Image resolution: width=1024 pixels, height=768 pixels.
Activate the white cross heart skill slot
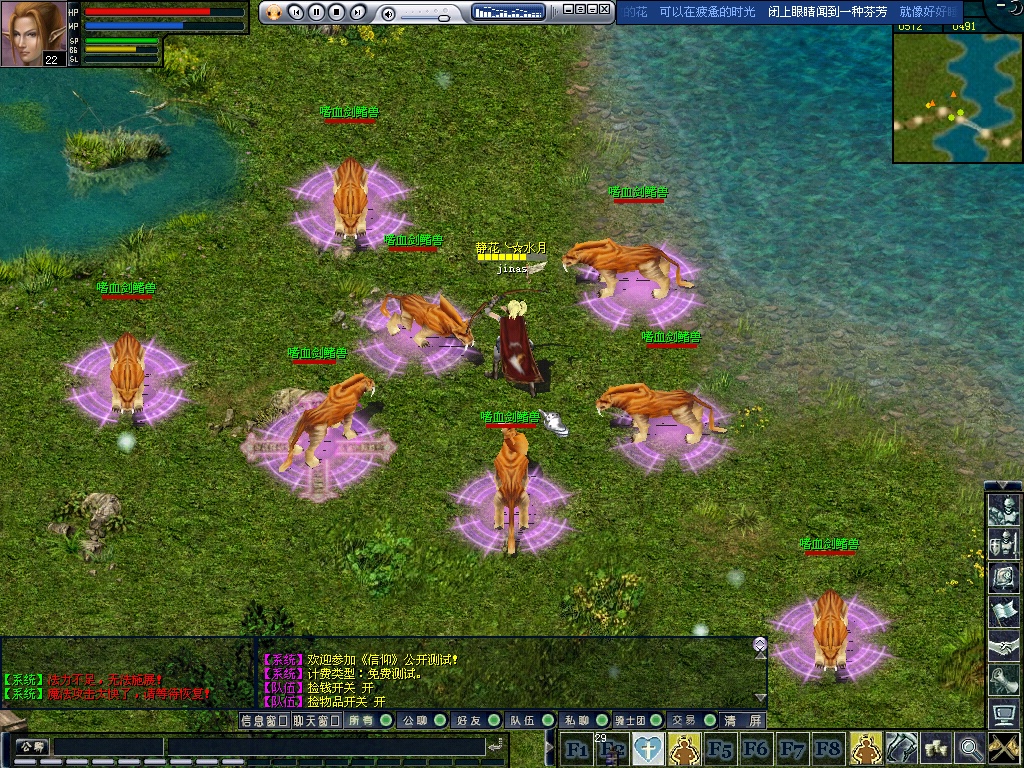(648, 748)
